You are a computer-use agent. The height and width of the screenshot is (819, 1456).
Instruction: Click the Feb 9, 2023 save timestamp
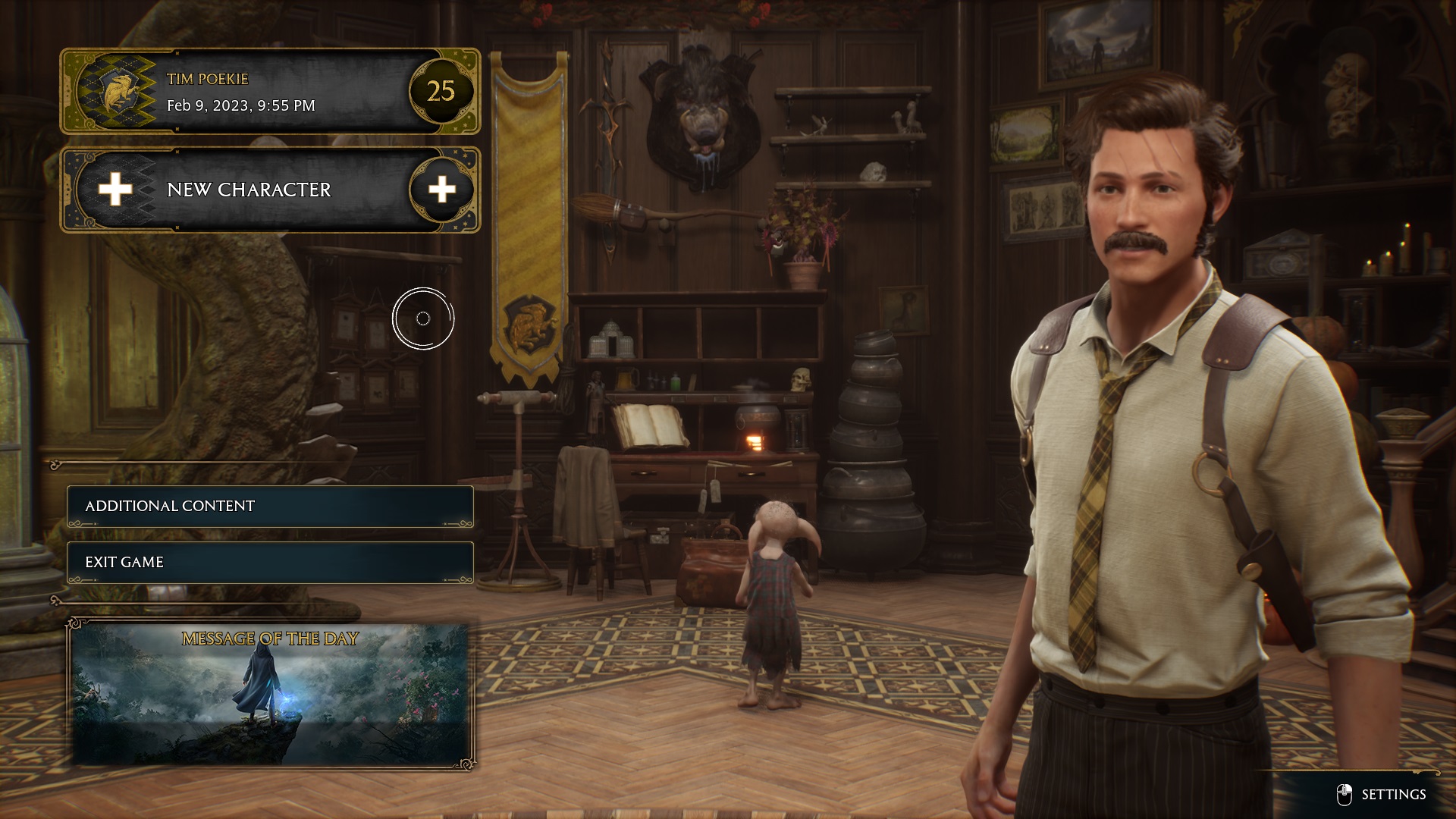(240, 106)
